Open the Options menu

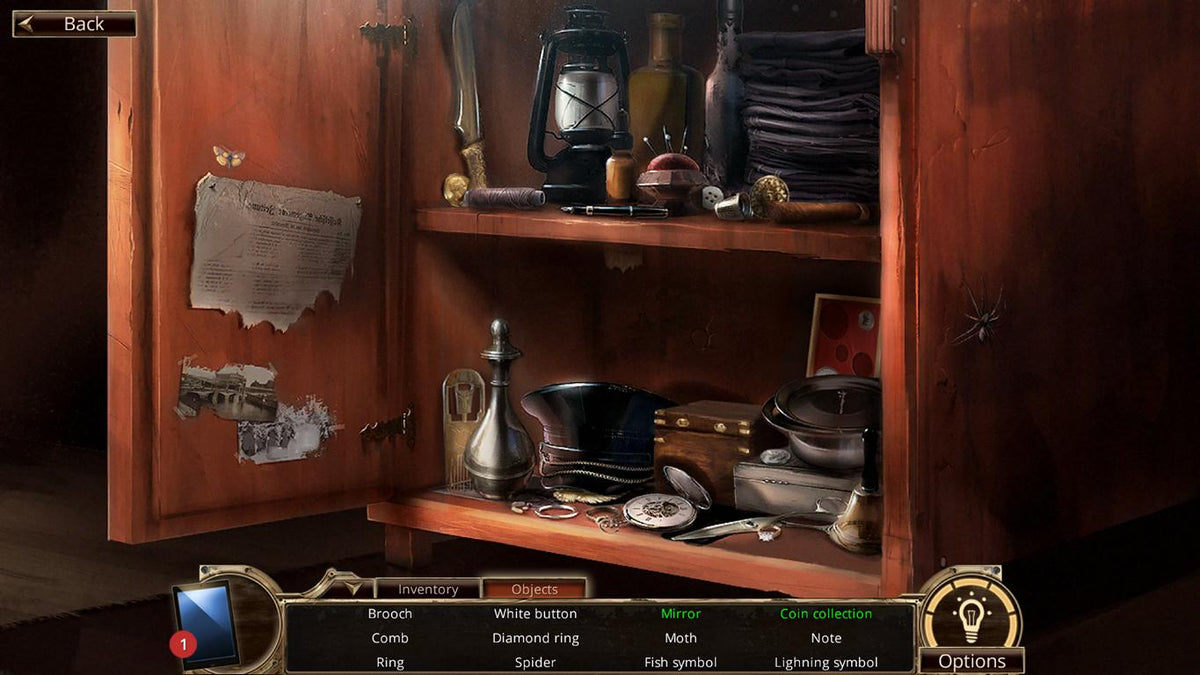[x=972, y=661]
